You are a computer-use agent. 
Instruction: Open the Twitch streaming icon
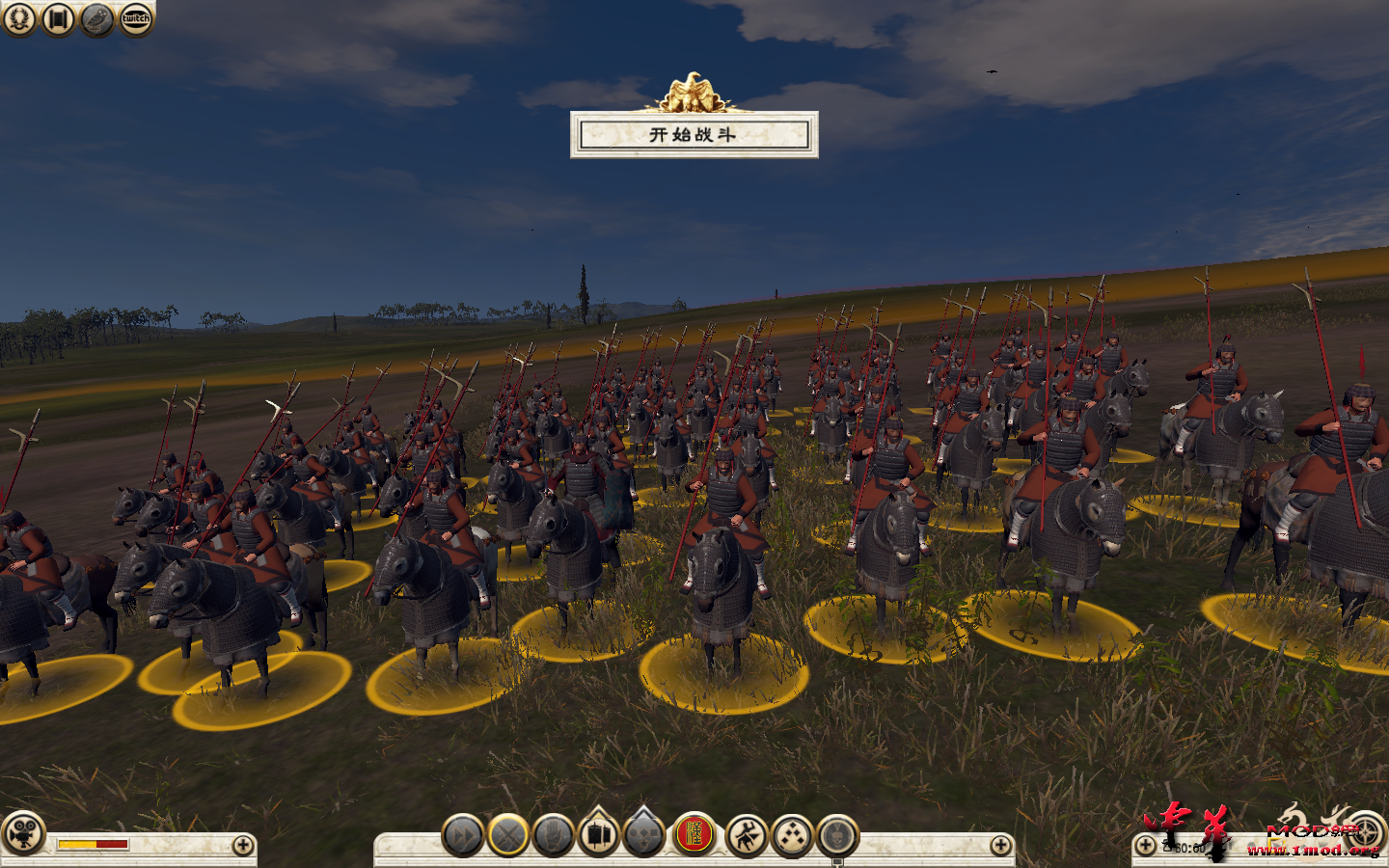click(x=135, y=16)
